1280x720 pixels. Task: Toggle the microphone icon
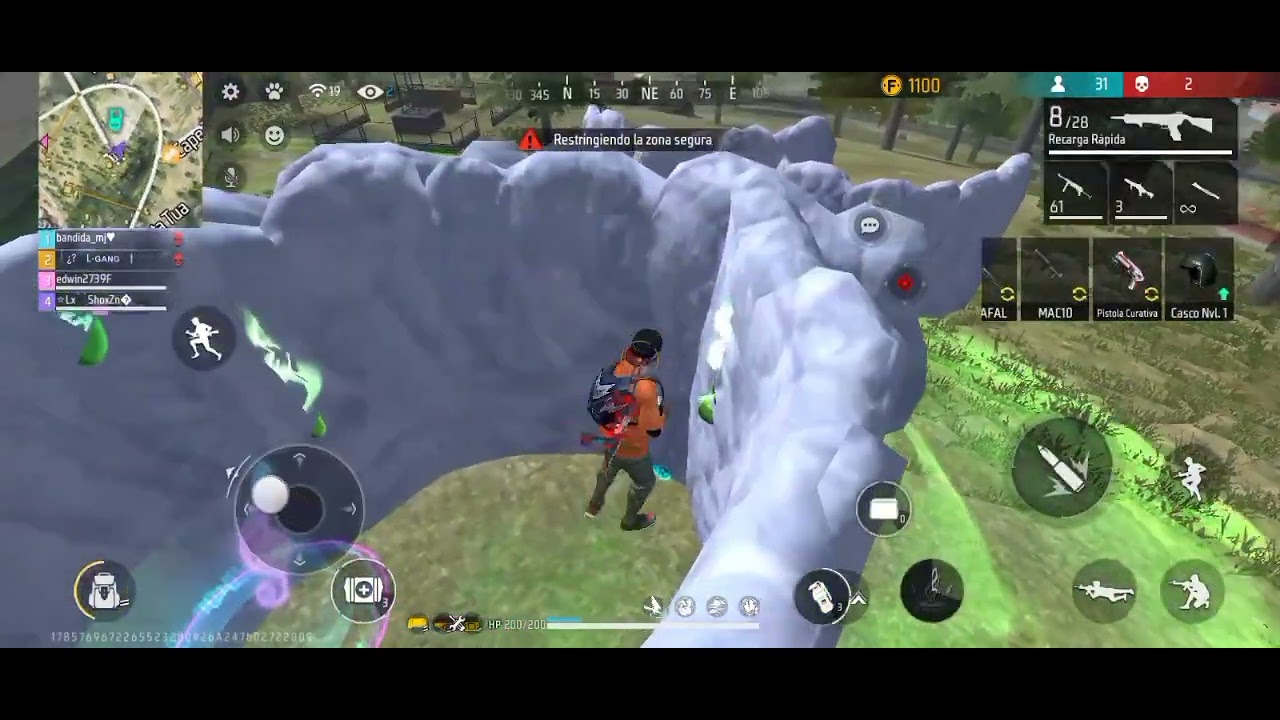pos(231,178)
